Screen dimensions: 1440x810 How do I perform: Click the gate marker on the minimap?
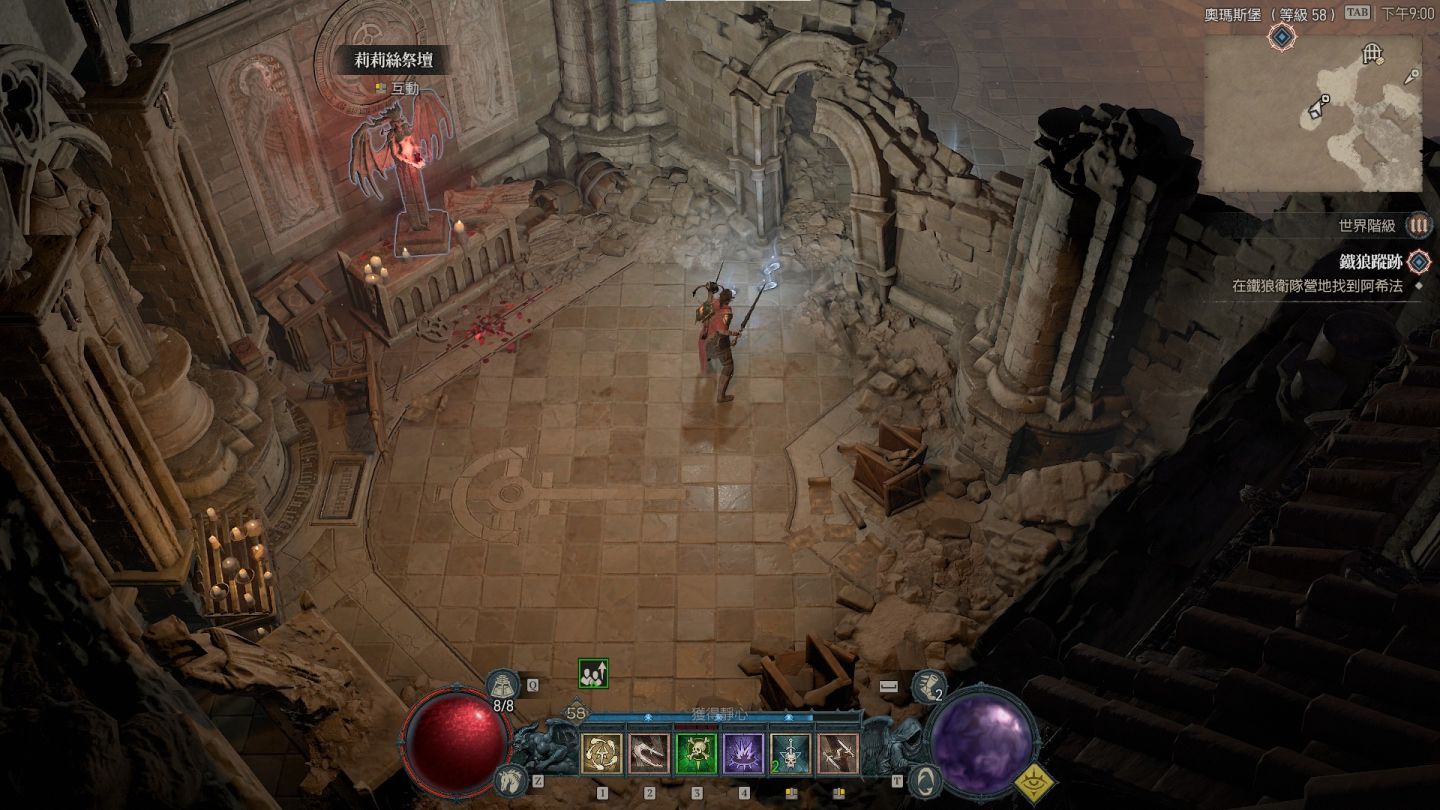click(x=1372, y=53)
